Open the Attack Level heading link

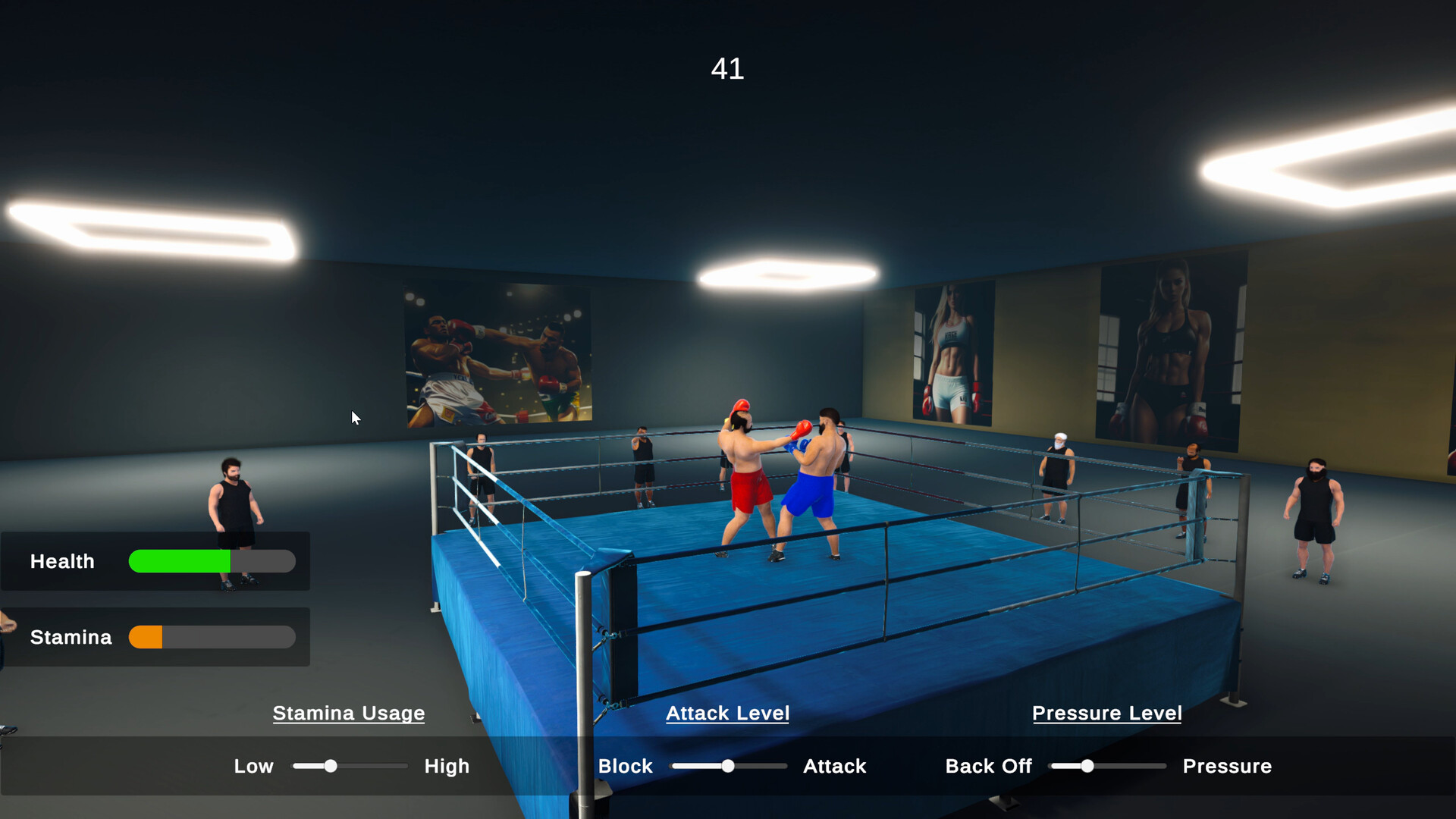click(727, 713)
